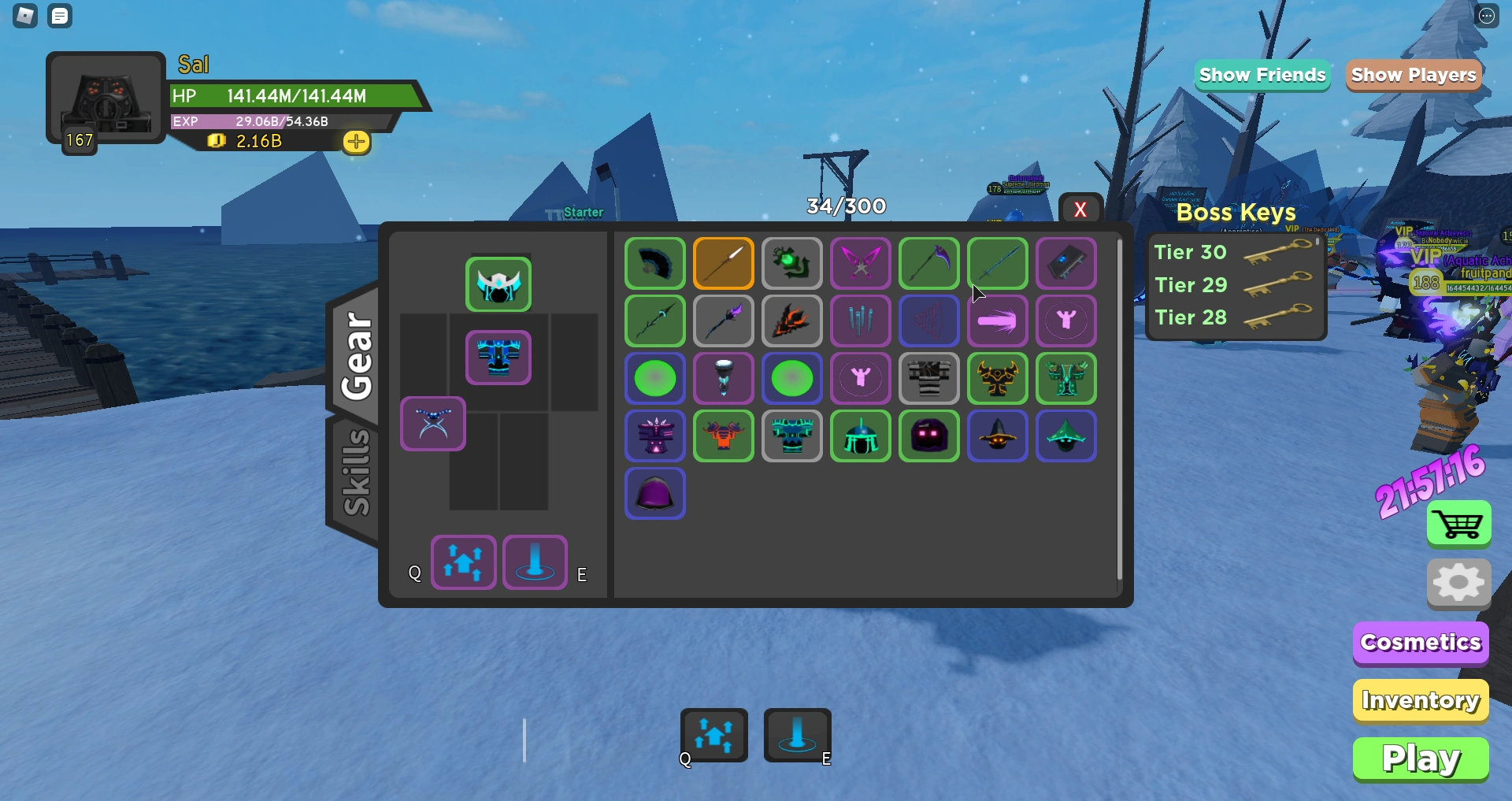
Task: Toggle Show Friends
Action: (x=1262, y=75)
